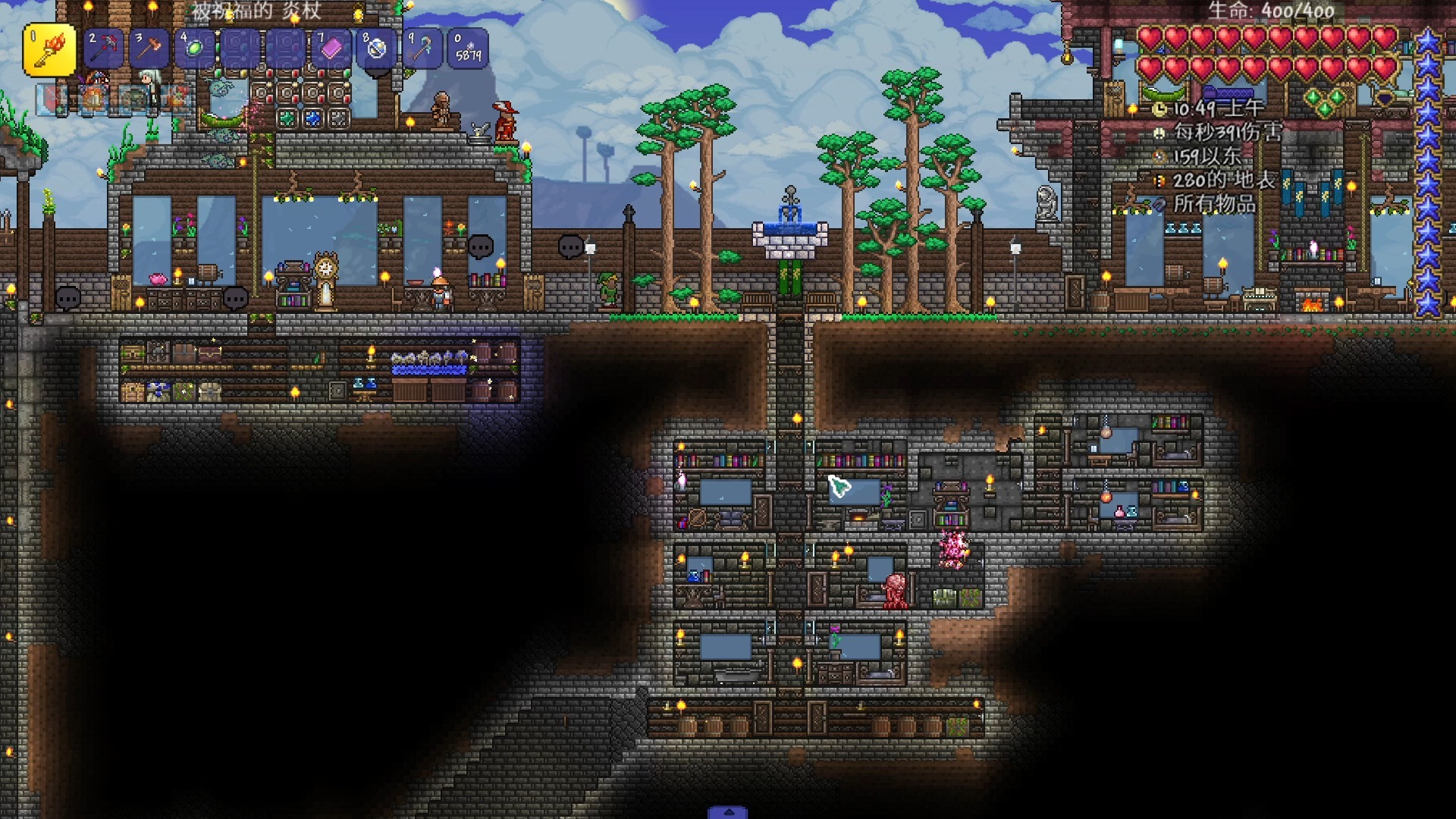
Task: Open the arrow tab at the bottom edge
Action: tap(728, 812)
